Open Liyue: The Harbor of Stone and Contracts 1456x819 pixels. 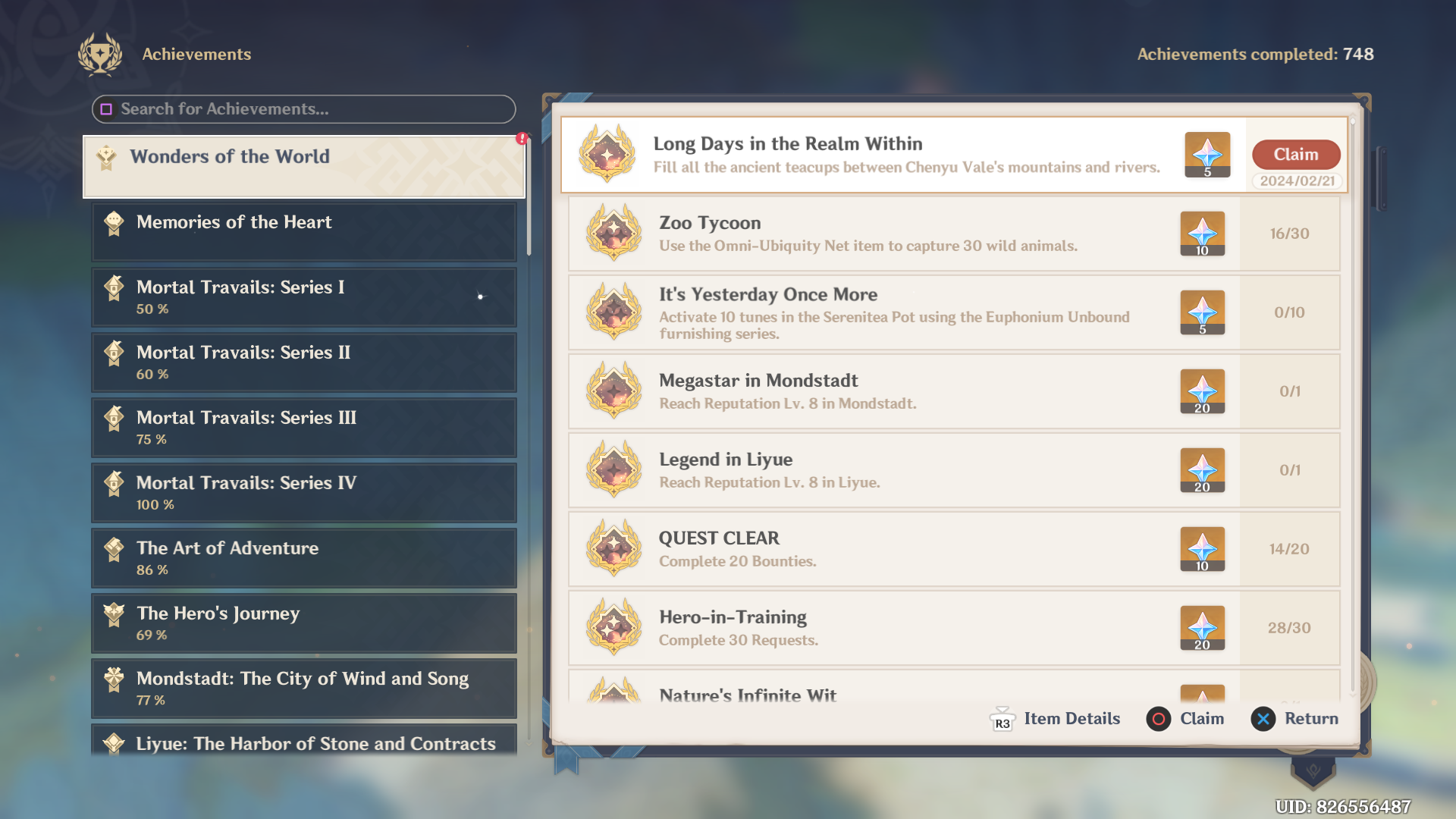(x=303, y=744)
